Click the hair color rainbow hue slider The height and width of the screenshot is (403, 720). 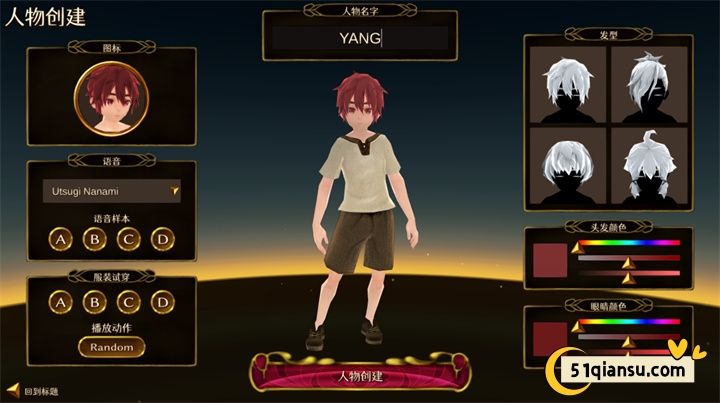630,243
